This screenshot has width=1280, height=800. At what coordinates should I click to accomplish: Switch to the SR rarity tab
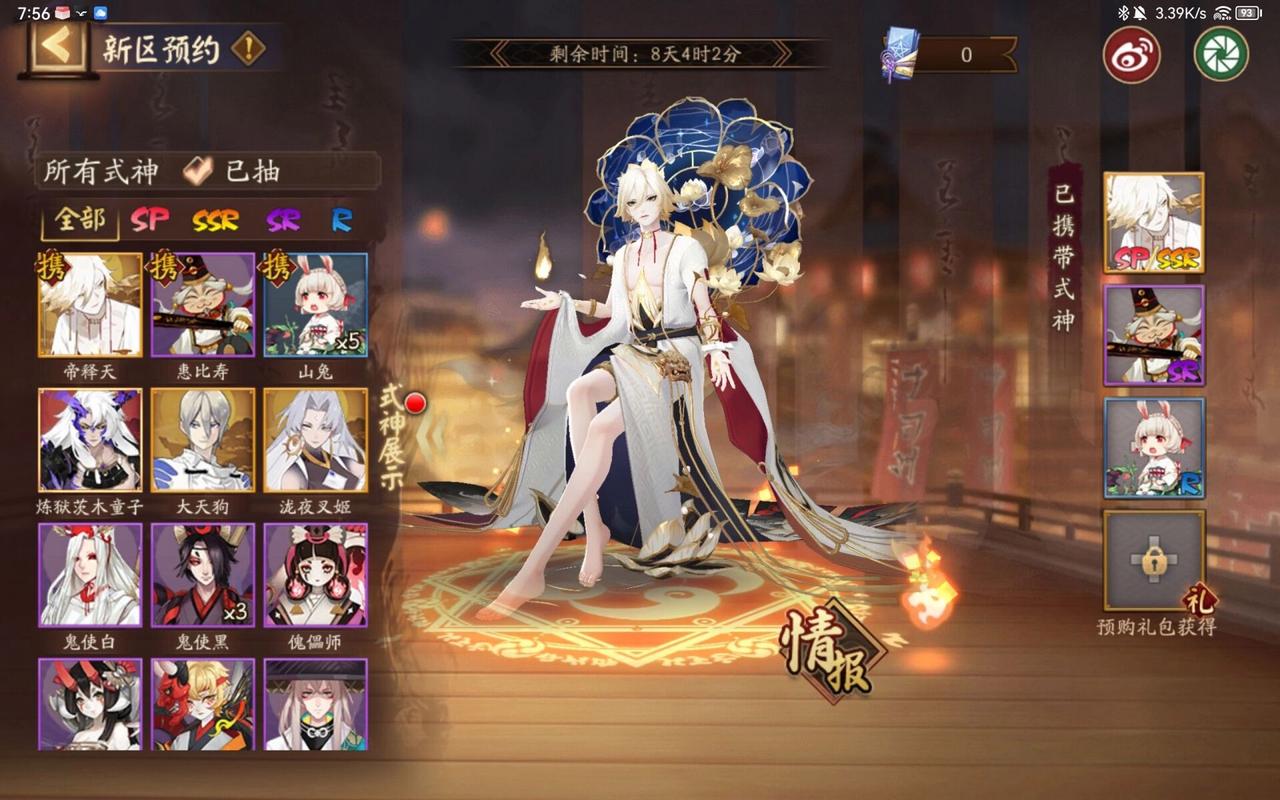click(284, 220)
